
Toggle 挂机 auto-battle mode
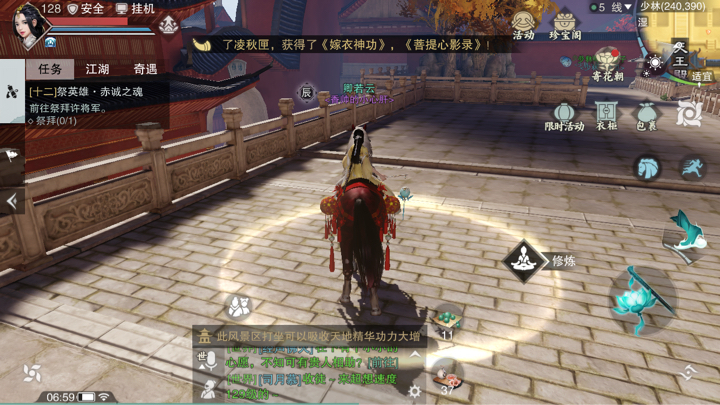point(136,9)
